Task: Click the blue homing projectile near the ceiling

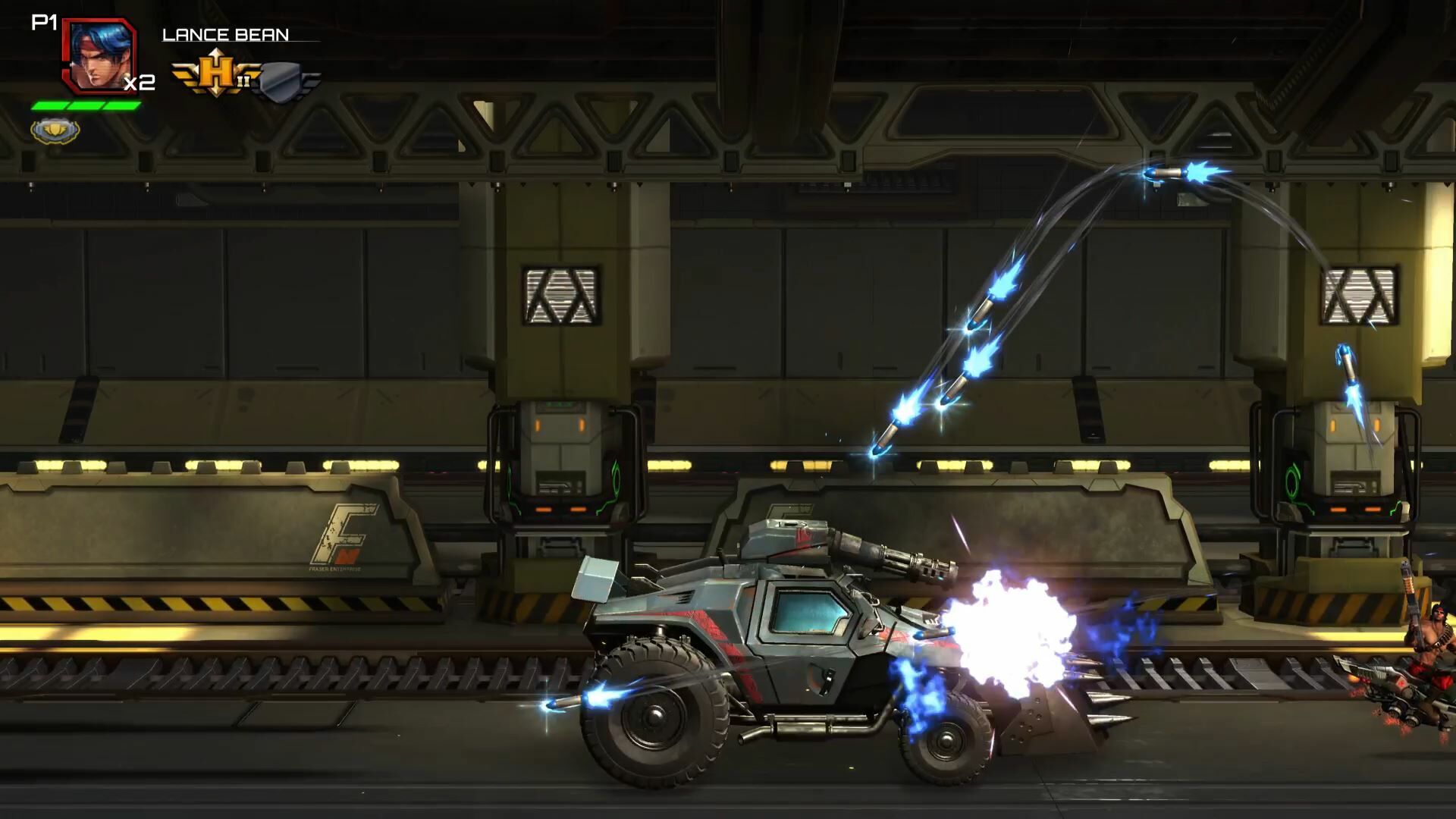Action: 1166,173
